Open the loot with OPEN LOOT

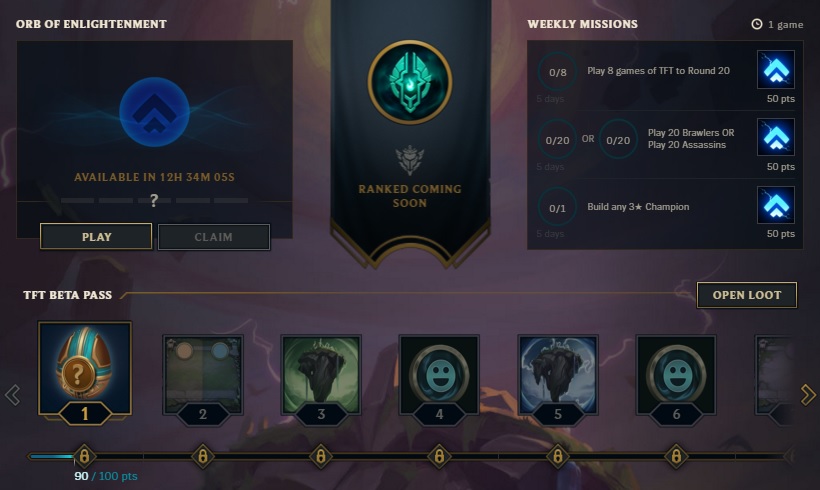[746, 295]
